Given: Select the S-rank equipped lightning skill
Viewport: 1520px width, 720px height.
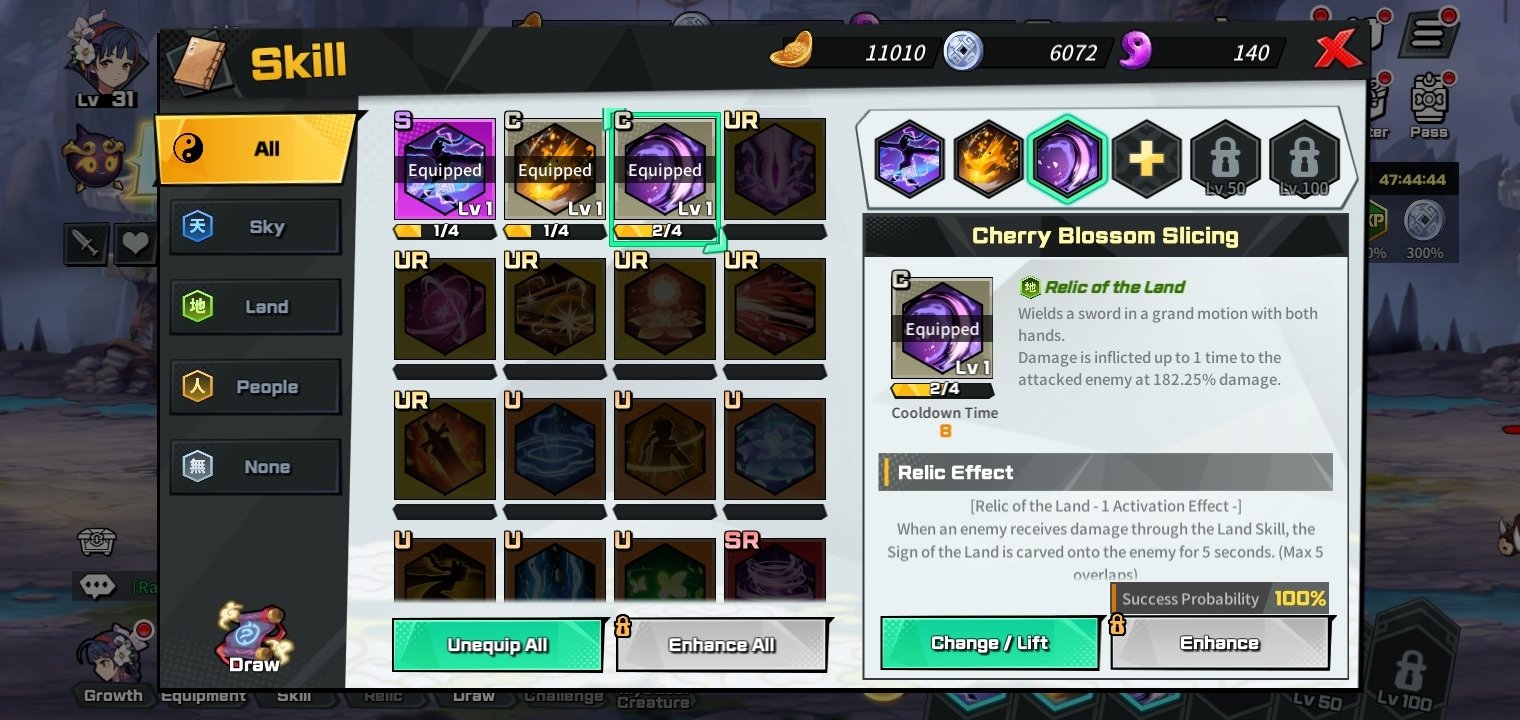Looking at the screenshot, I should coord(445,169).
